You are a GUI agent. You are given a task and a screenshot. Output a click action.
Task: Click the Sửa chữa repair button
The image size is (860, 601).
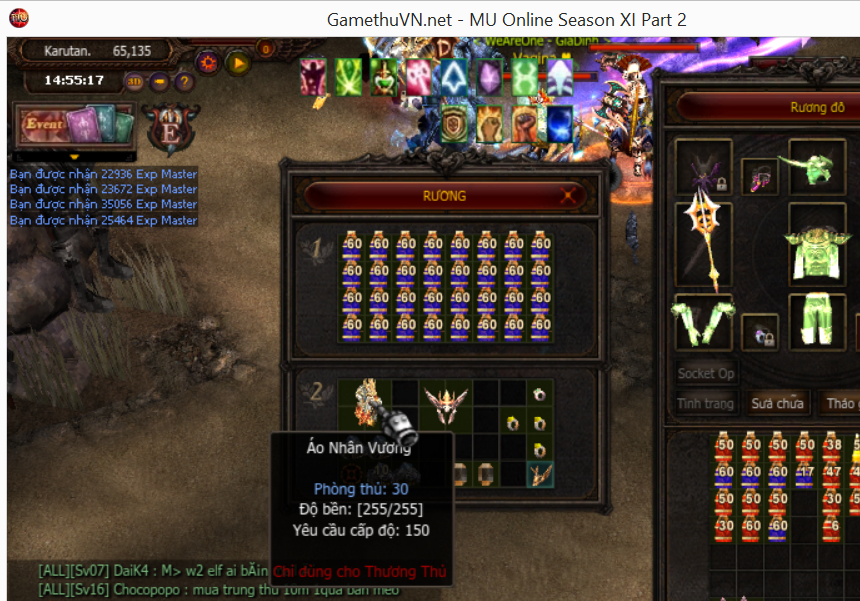click(777, 404)
